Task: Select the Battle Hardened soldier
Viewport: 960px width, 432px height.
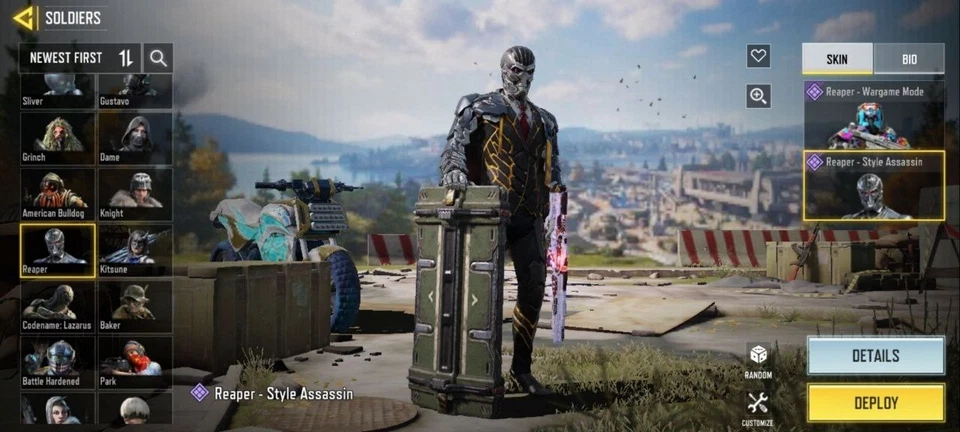Action: 58,362
